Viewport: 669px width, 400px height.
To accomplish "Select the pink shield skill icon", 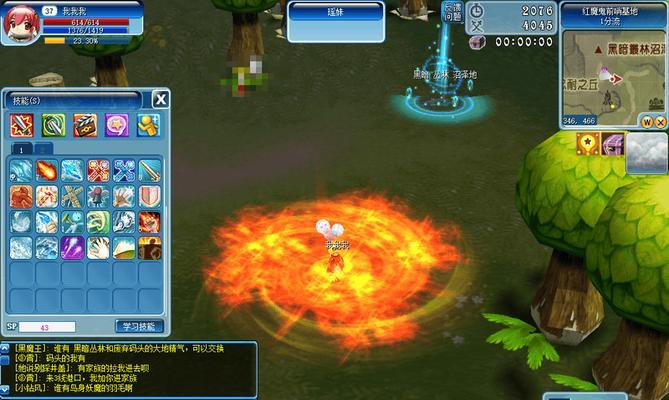I will (148, 196).
